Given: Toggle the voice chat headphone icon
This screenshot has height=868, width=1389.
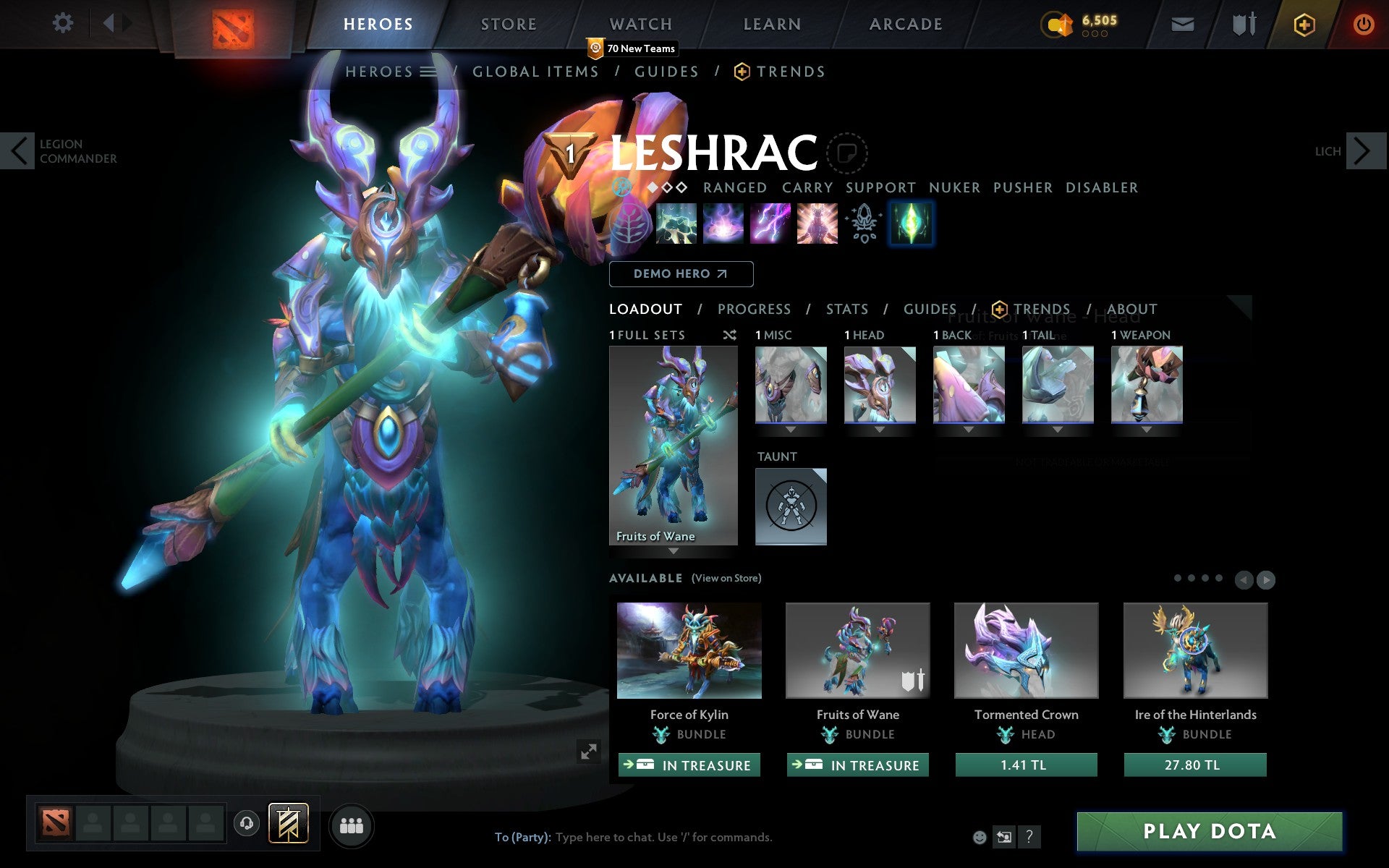Looking at the screenshot, I should [x=247, y=822].
